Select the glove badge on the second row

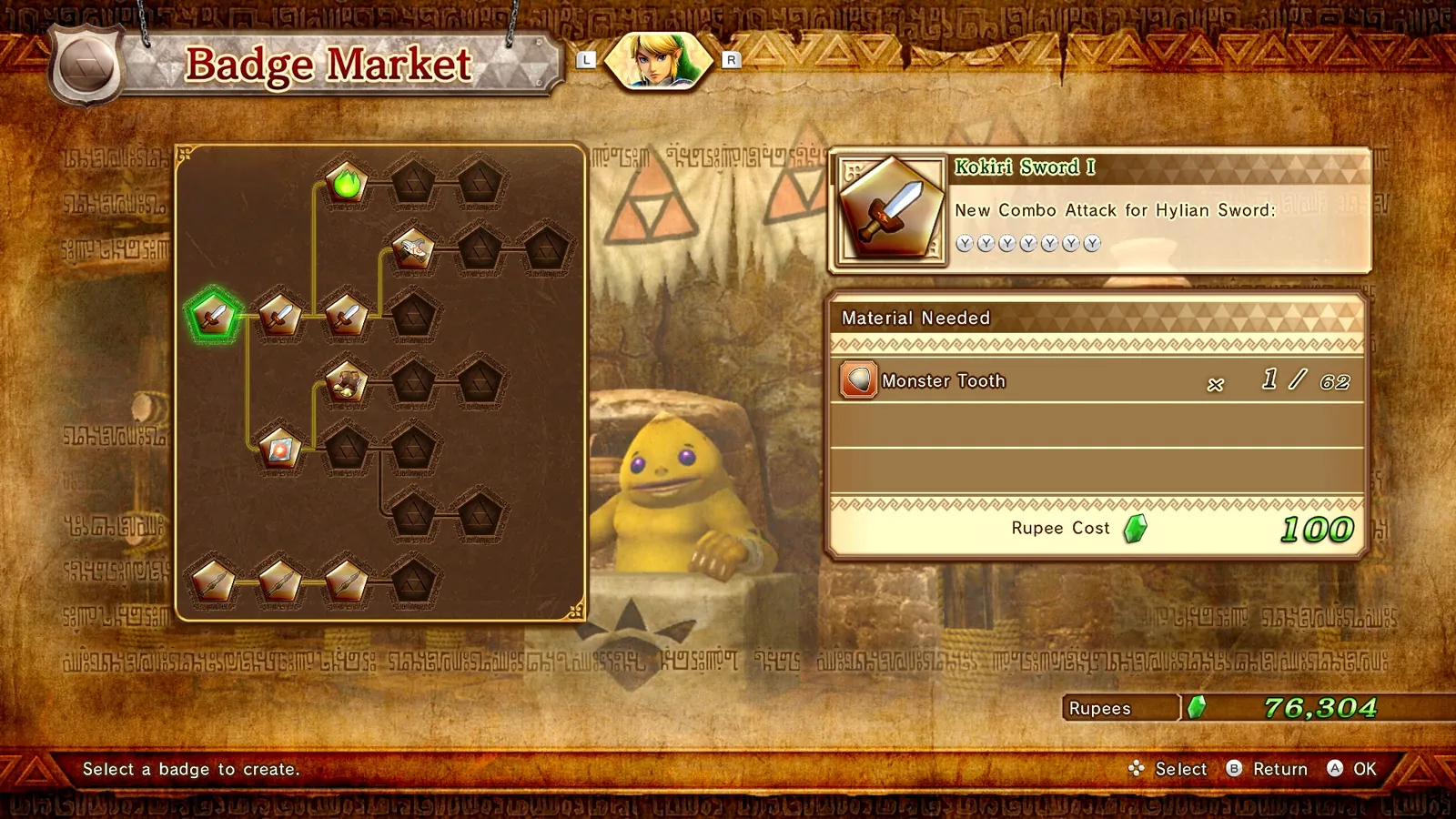pyautogui.click(x=412, y=248)
